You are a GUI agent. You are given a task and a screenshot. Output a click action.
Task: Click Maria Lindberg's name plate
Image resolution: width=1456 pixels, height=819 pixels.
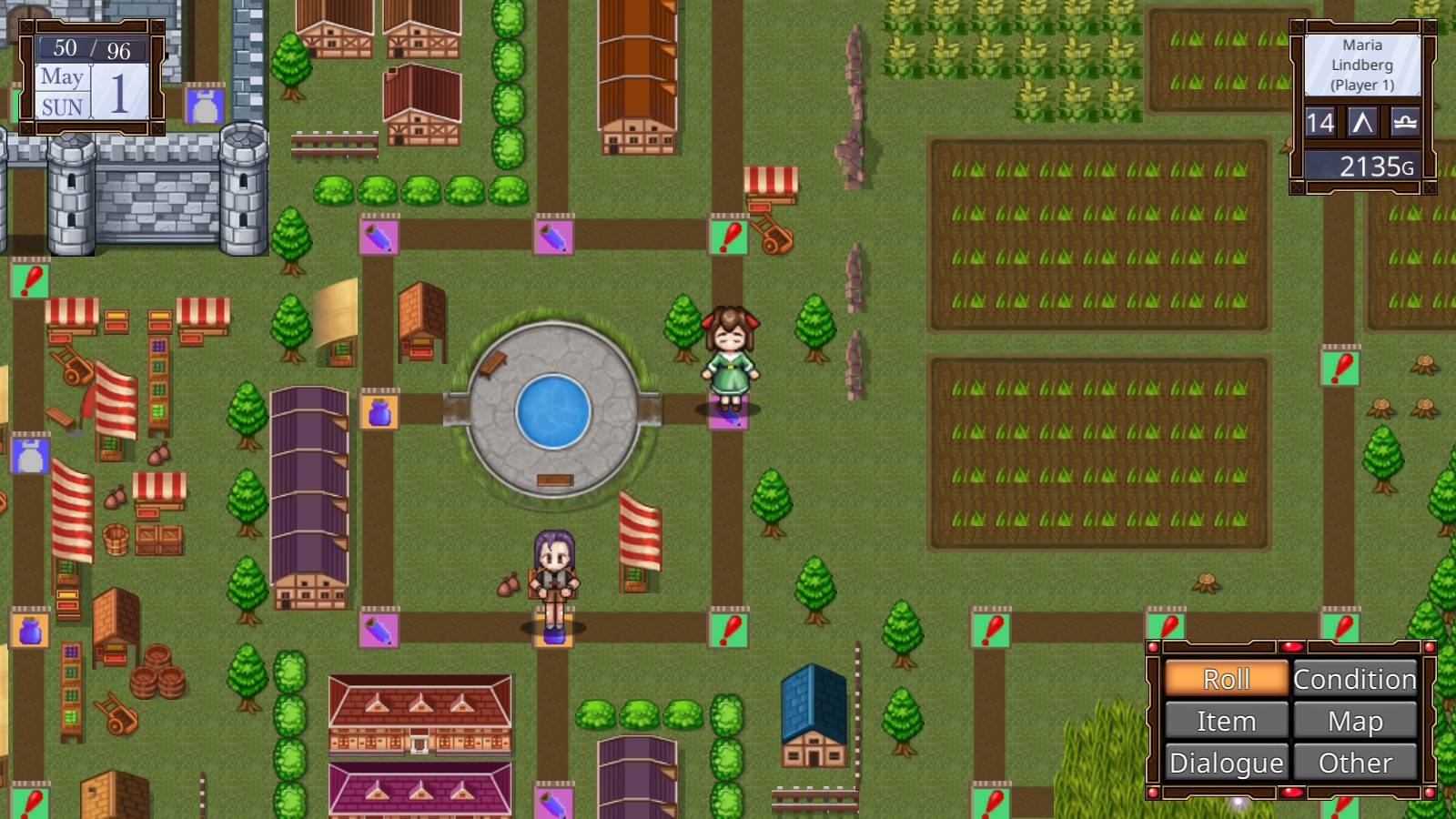(x=1361, y=64)
